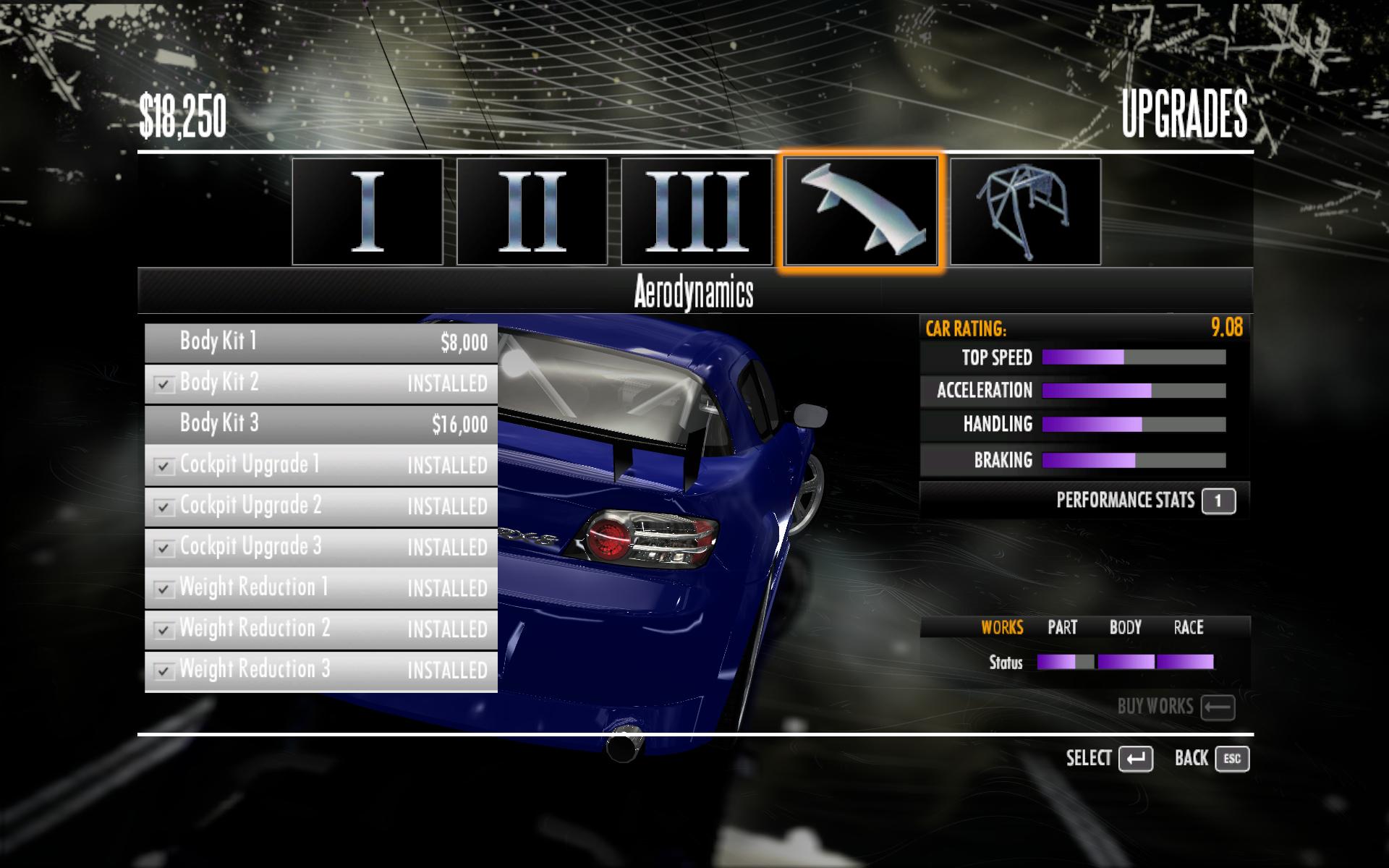Click the Weight Reduction 3 row
The height and width of the screenshot is (868, 1389).
tap(321, 671)
